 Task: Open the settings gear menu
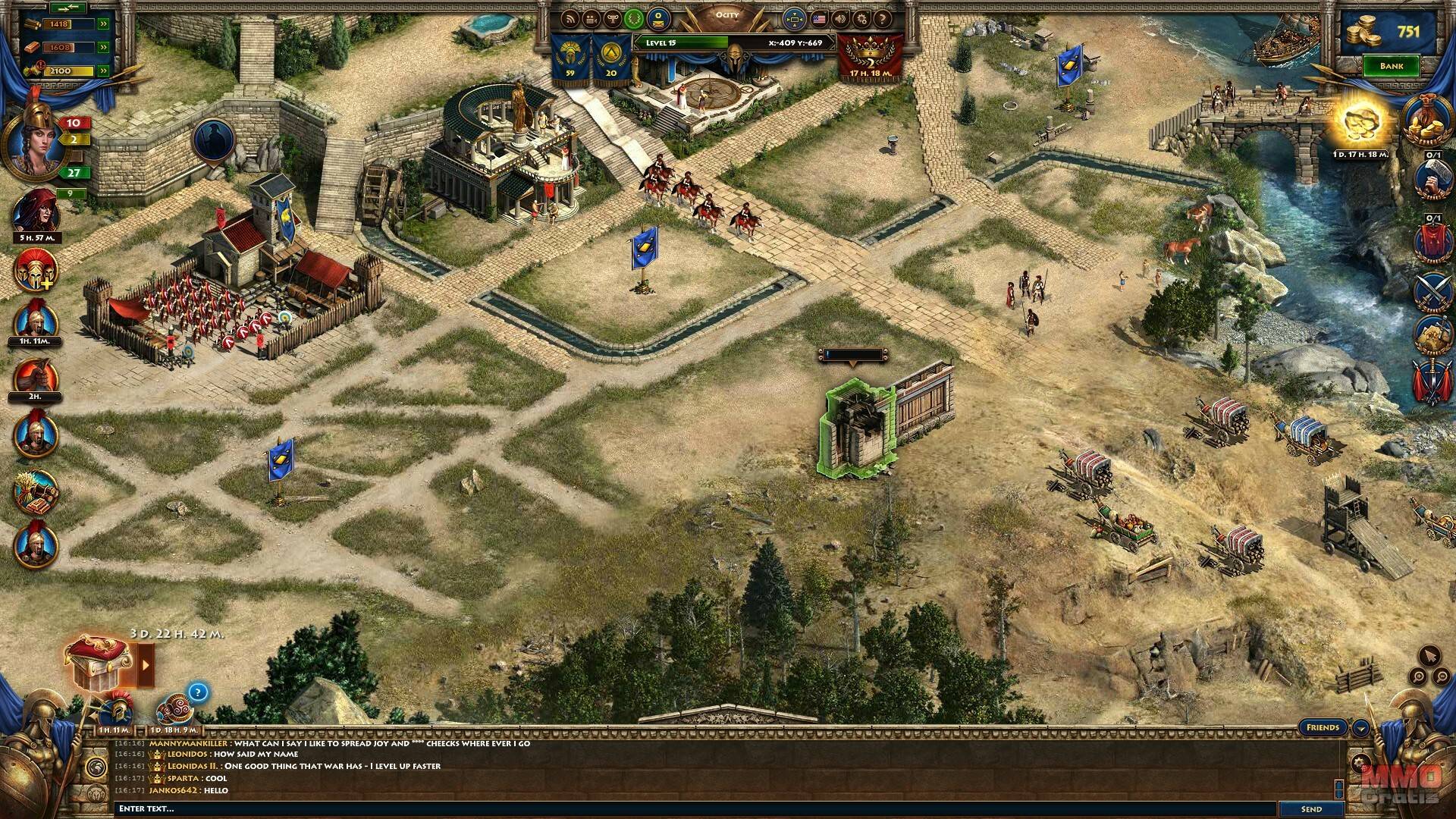[x=861, y=19]
